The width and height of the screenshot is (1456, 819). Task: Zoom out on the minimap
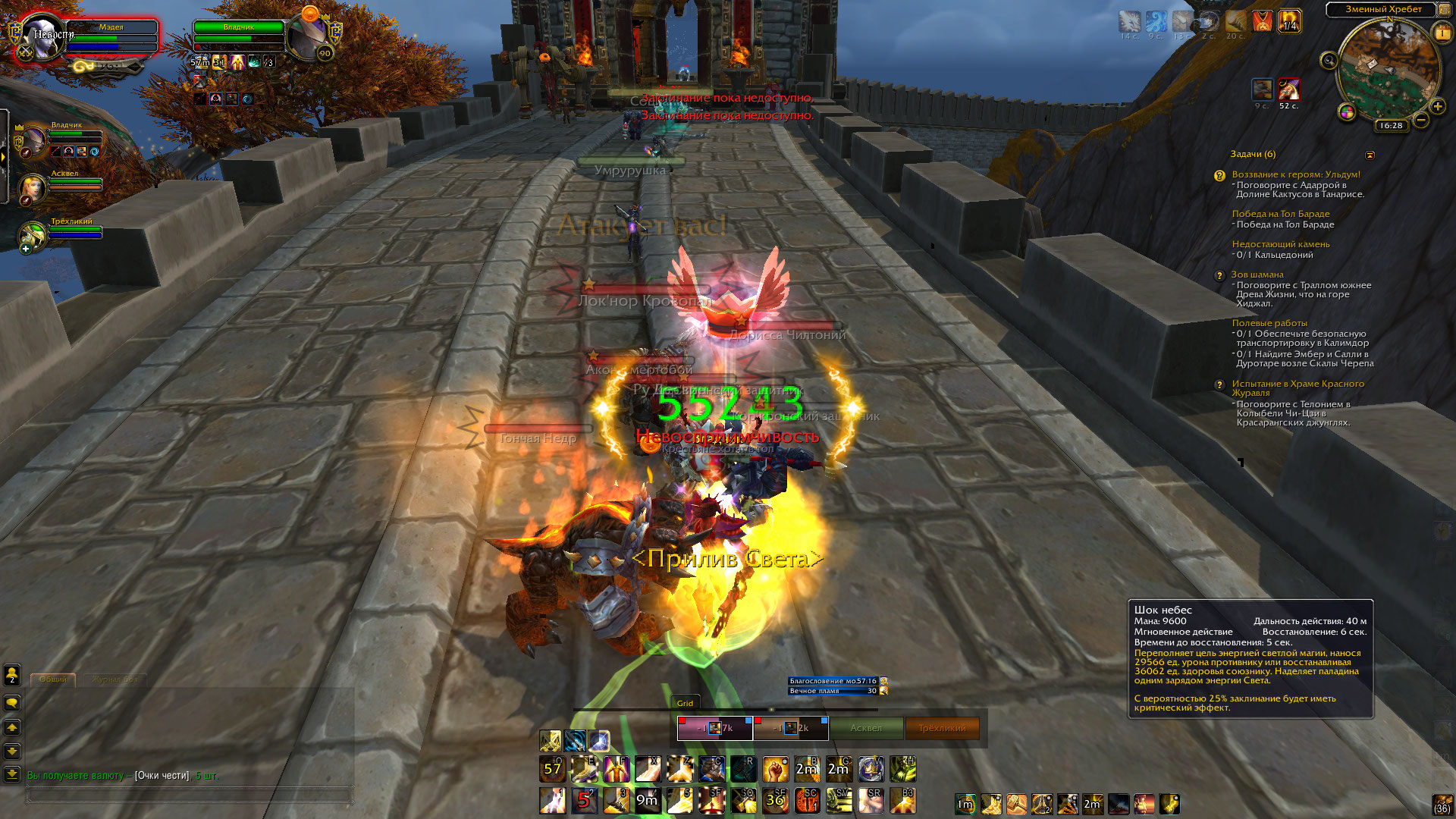tap(1421, 120)
